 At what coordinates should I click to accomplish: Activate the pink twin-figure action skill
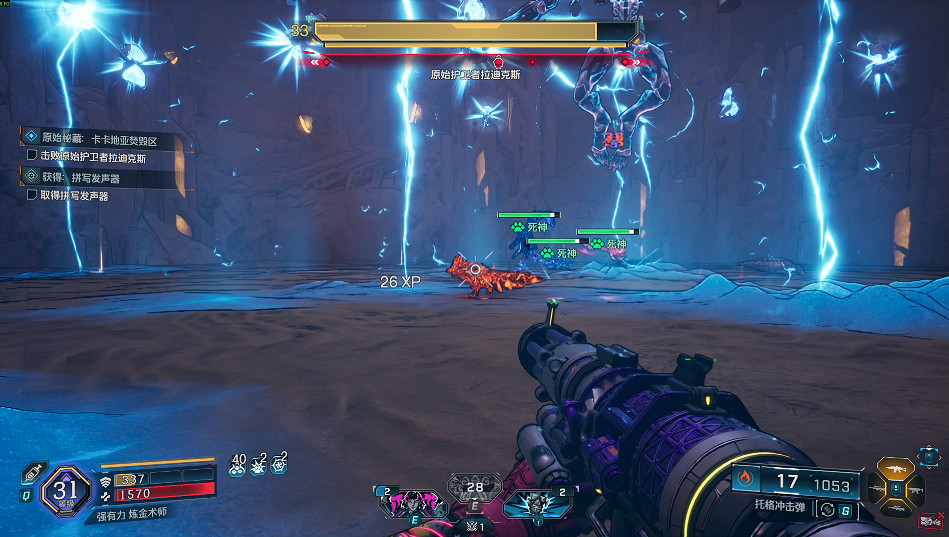pyautogui.click(x=411, y=503)
